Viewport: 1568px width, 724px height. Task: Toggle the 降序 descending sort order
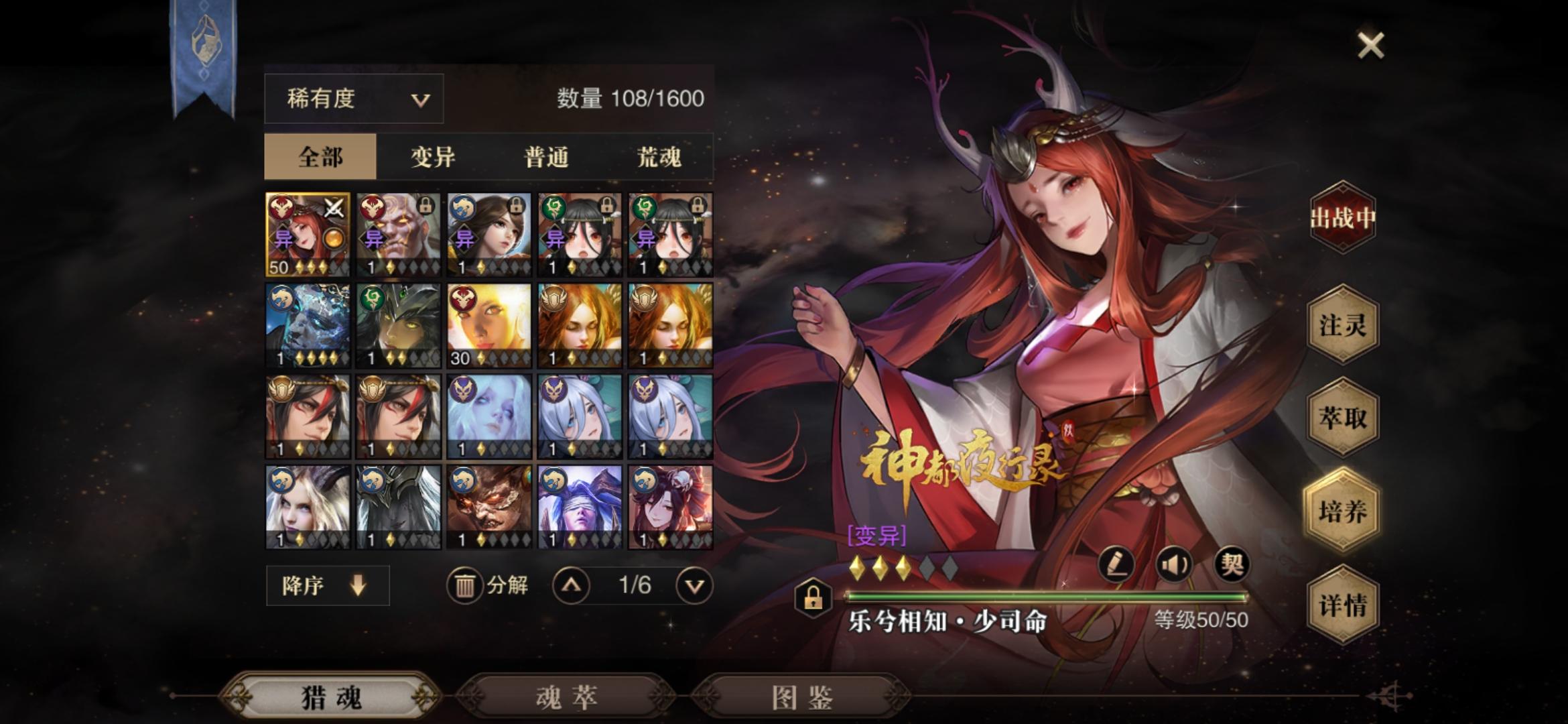click(x=328, y=585)
